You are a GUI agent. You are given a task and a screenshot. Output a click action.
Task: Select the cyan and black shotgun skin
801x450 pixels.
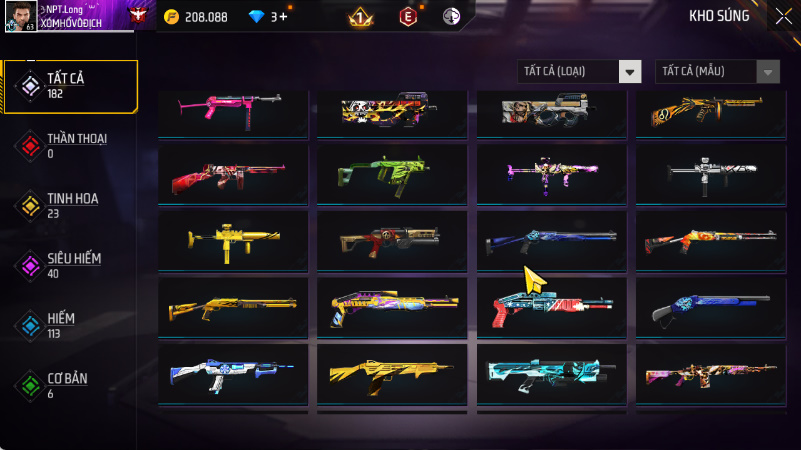point(552,373)
